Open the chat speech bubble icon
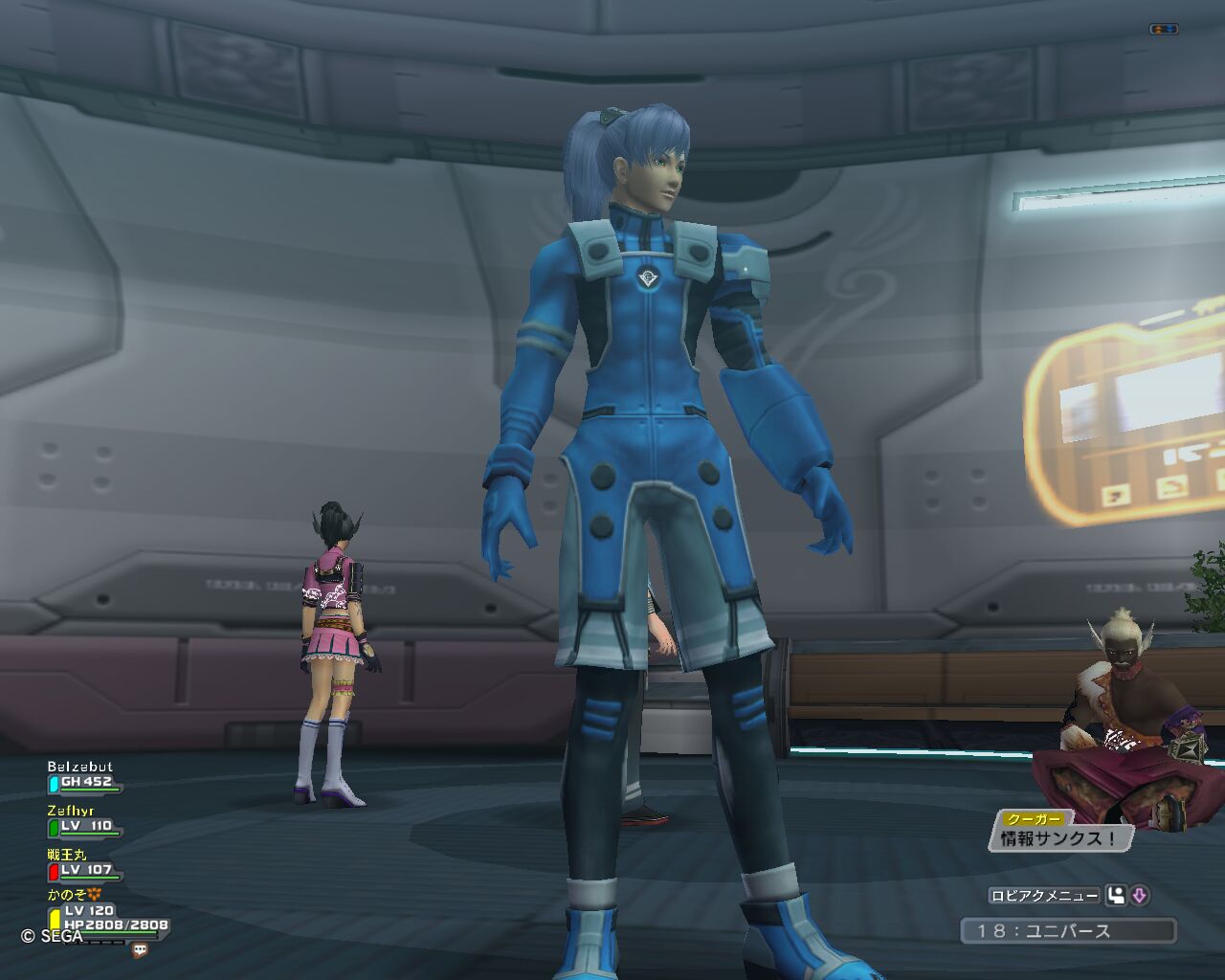 [x=141, y=950]
